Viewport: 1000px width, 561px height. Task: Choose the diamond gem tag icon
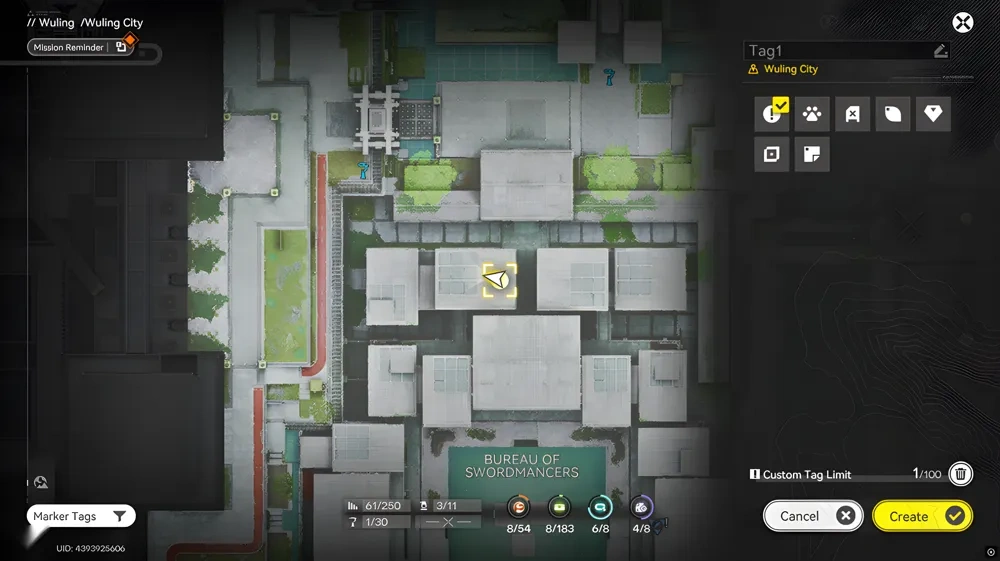pos(933,114)
